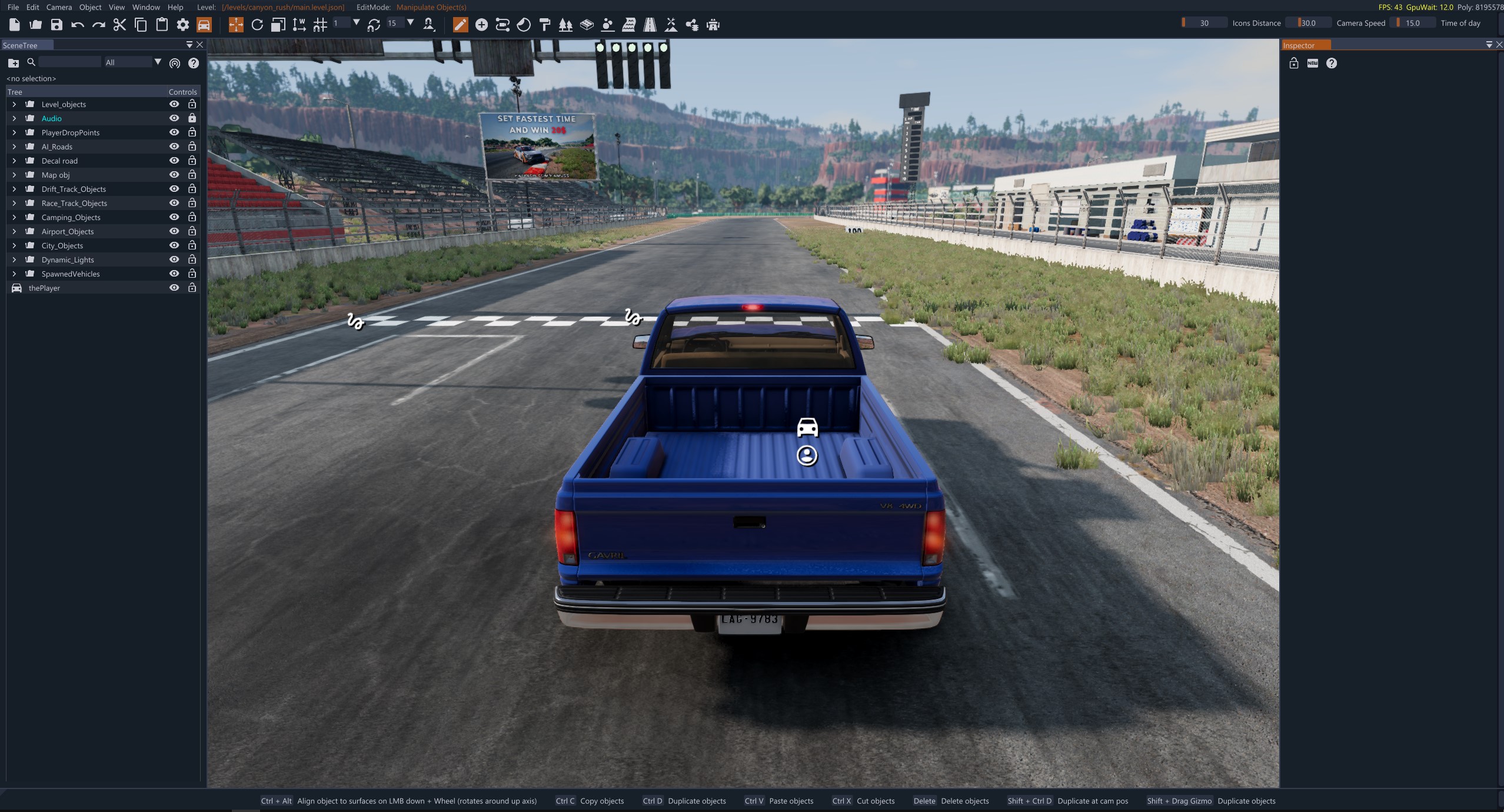Select thePlayer in the scene tree
Screen dimensions: 1504x812
pyautogui.click(x=44, y=288)
